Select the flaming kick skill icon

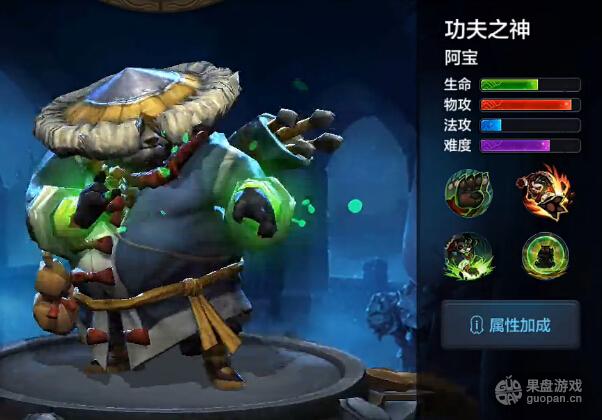(543, 192)
